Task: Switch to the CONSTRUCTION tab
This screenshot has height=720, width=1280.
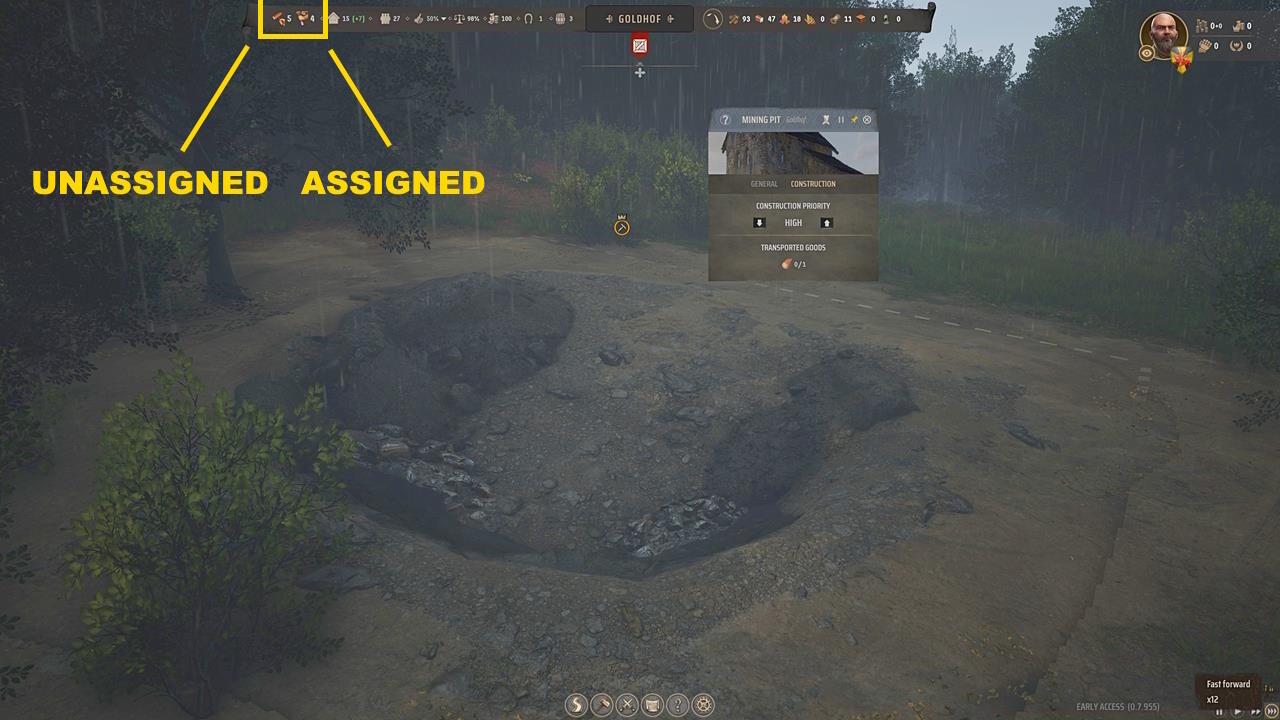Action: point(814,184)
